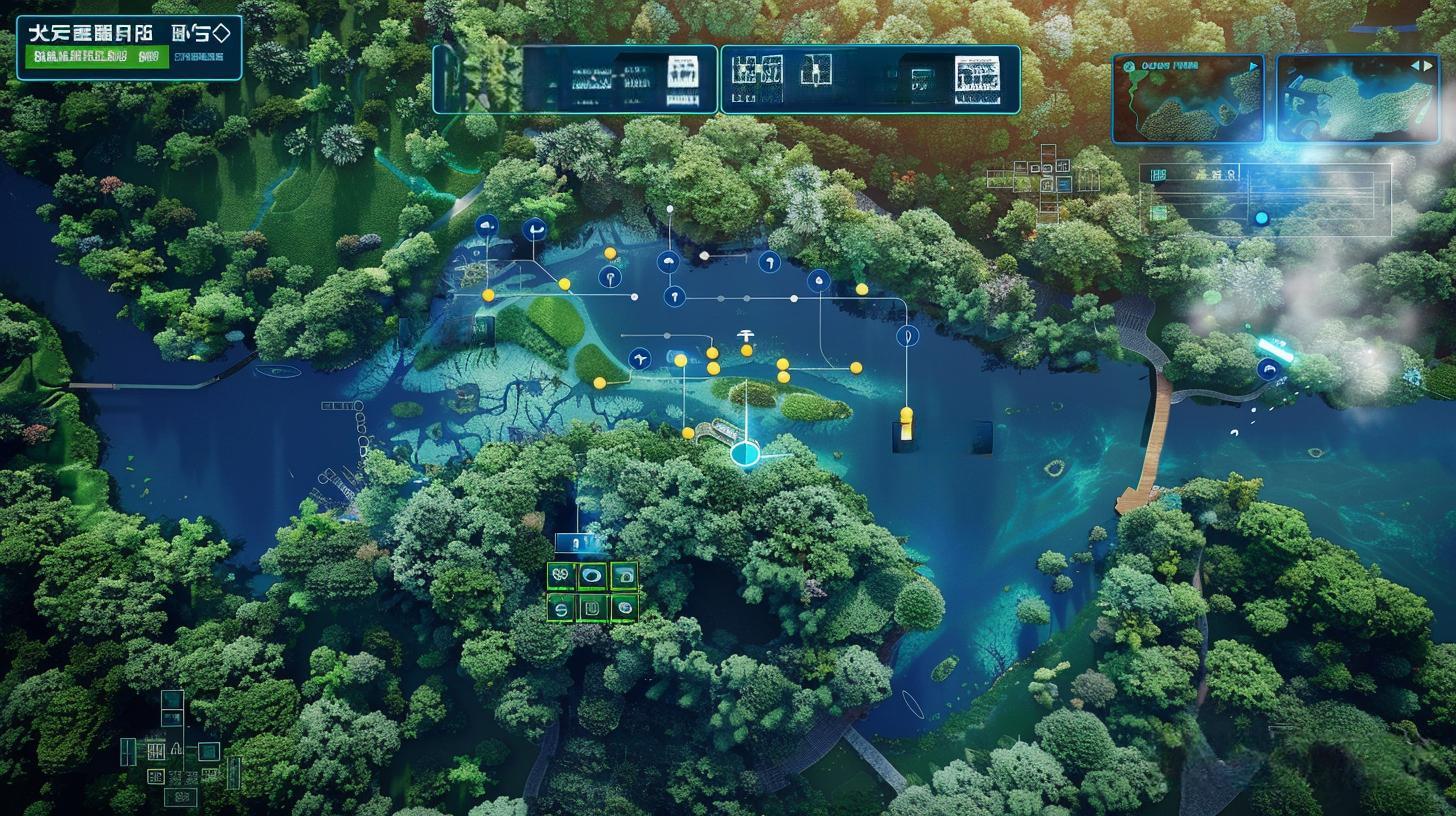Viewport: 1456px width, 816px height.
Task: Click the blue cloud-icon map marker
Action: click(487, 226)
